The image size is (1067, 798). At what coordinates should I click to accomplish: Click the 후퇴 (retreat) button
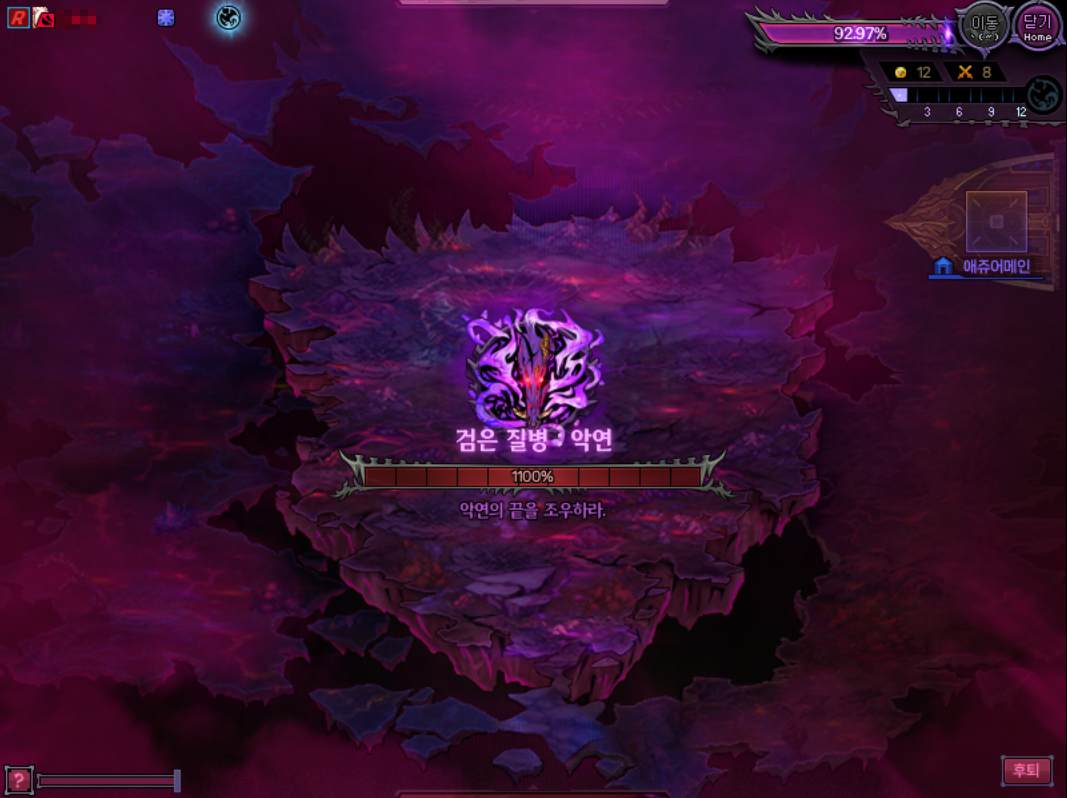(1026, 771)
